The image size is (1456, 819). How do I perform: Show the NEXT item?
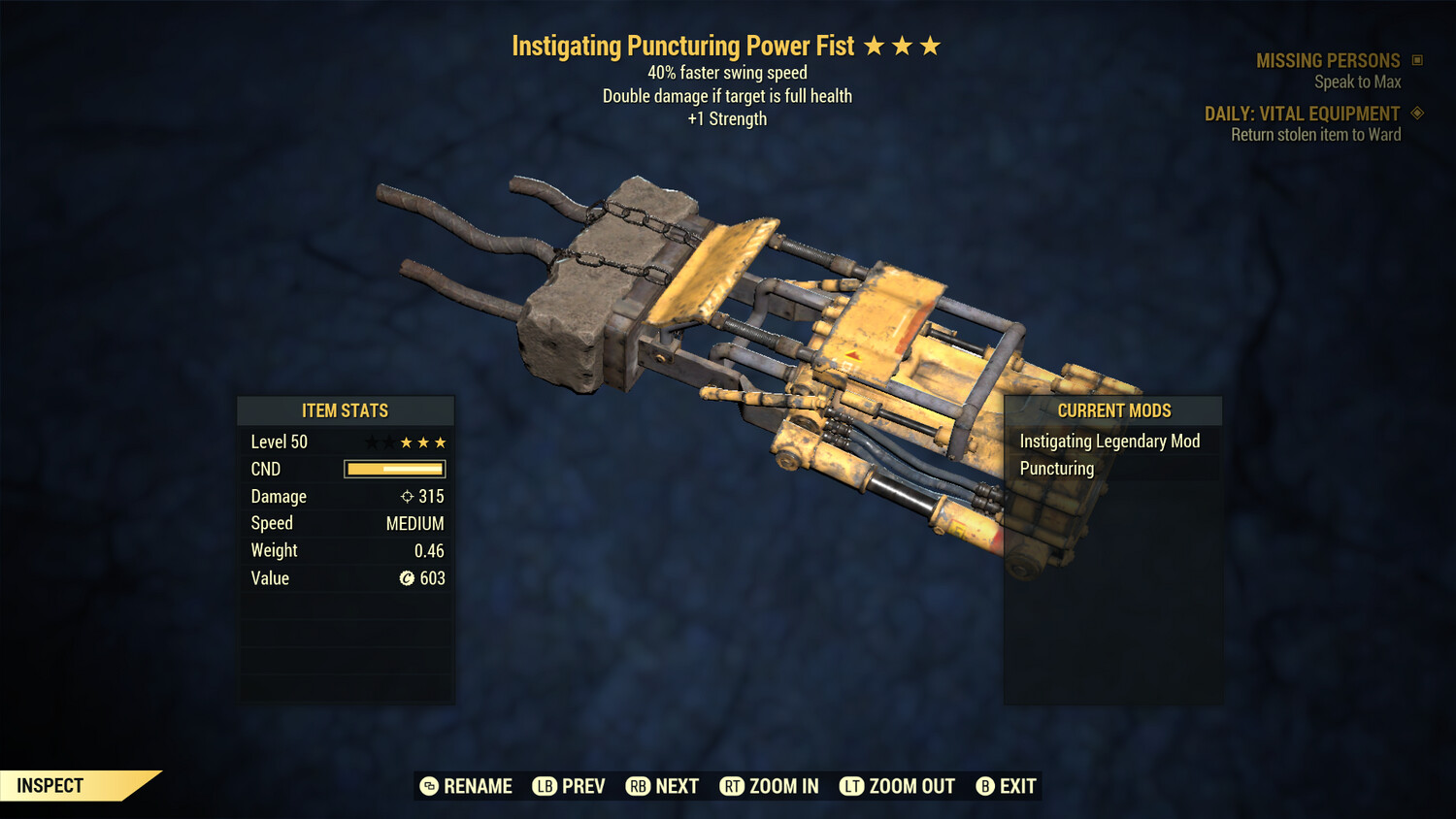point(663,786)
